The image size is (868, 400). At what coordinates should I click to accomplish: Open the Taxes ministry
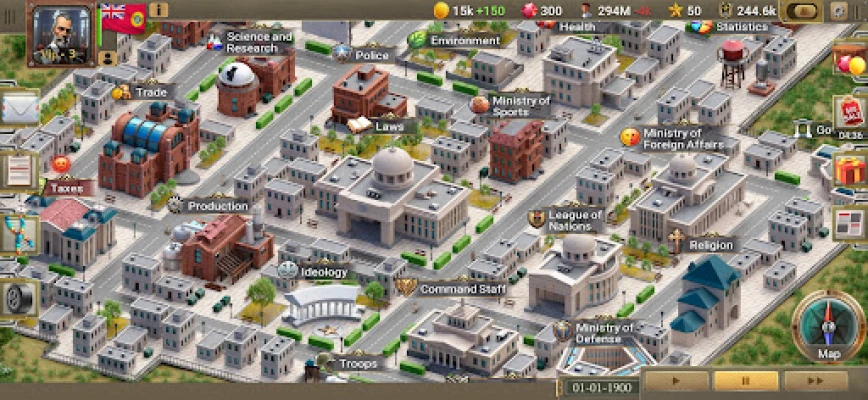click(x=68, y=186)
